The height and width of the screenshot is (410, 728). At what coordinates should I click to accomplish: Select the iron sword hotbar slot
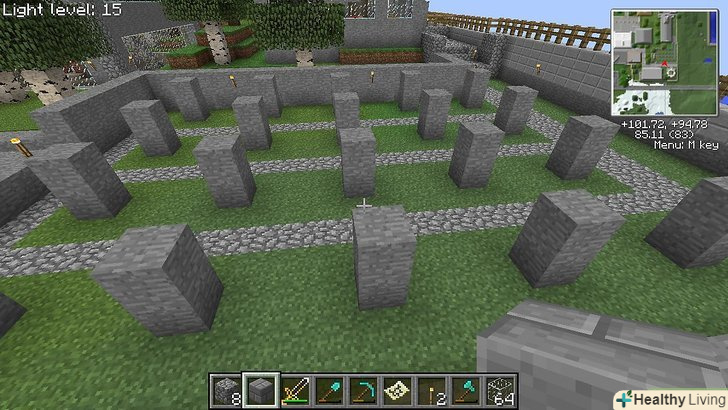pyautogui.click(x=297, y=390)
